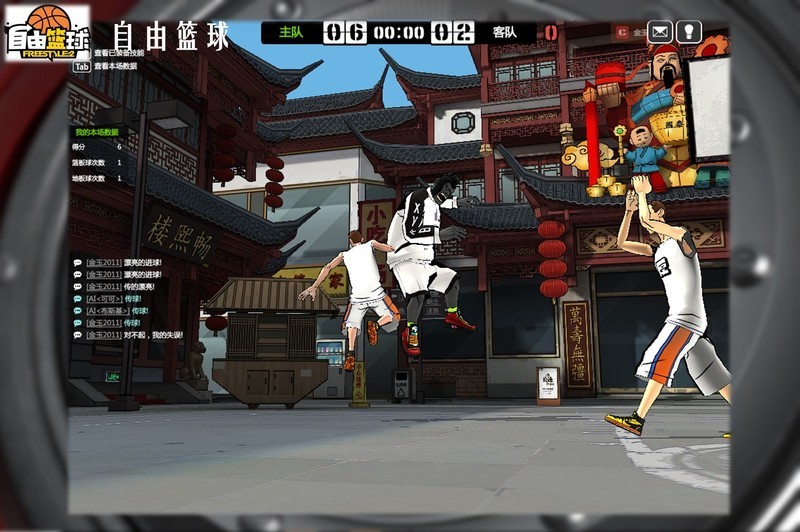Open the mail envelope icon
The width and height of the screenshot is (800, 532).
point(660,31)
